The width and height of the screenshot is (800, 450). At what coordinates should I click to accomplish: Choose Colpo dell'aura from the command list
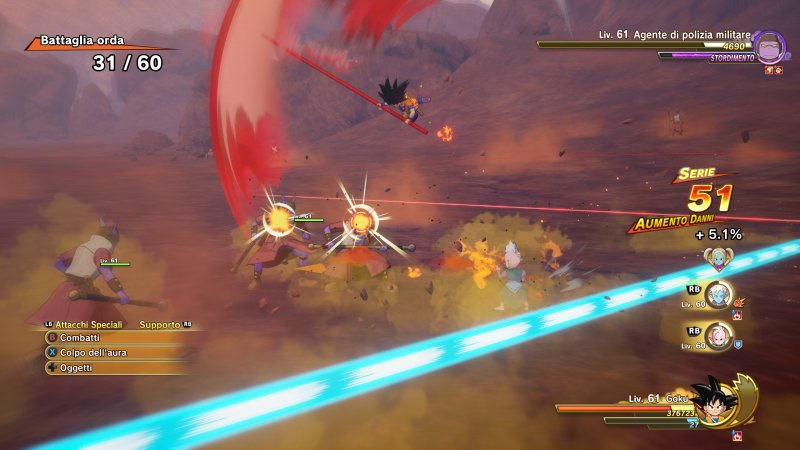click(91, 352)
